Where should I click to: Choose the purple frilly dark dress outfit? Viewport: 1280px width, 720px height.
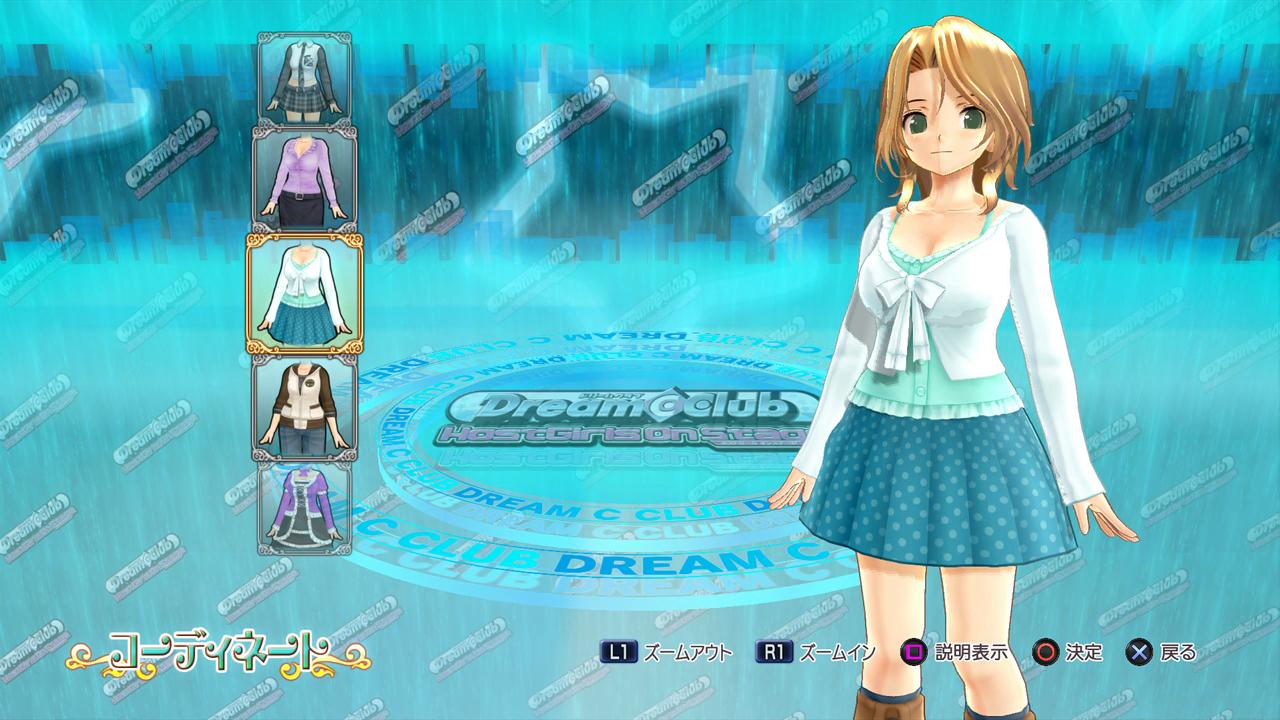304,507
